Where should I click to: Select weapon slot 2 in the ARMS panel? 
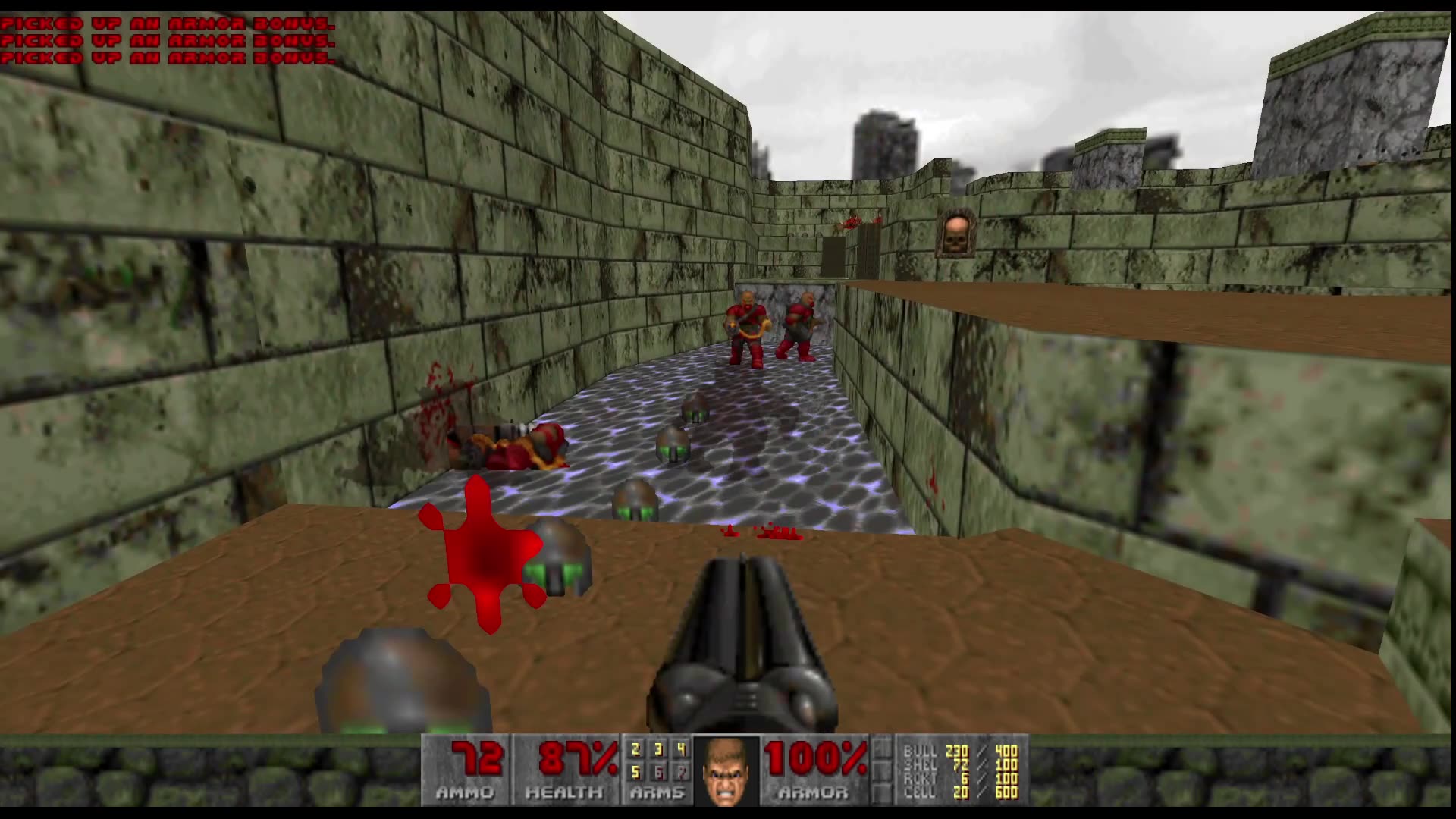634,751
